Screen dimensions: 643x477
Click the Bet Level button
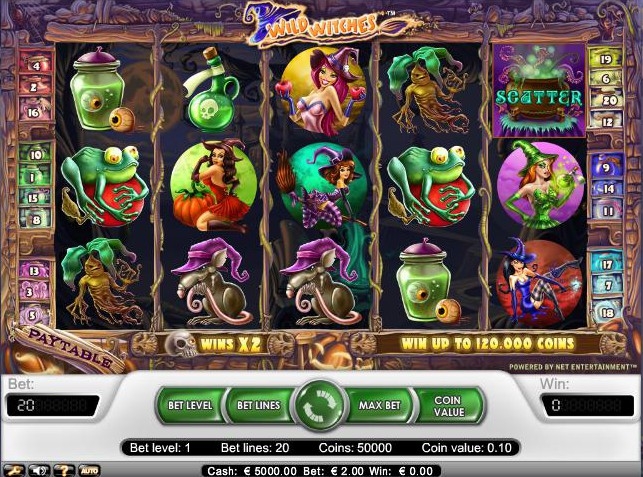189,406
